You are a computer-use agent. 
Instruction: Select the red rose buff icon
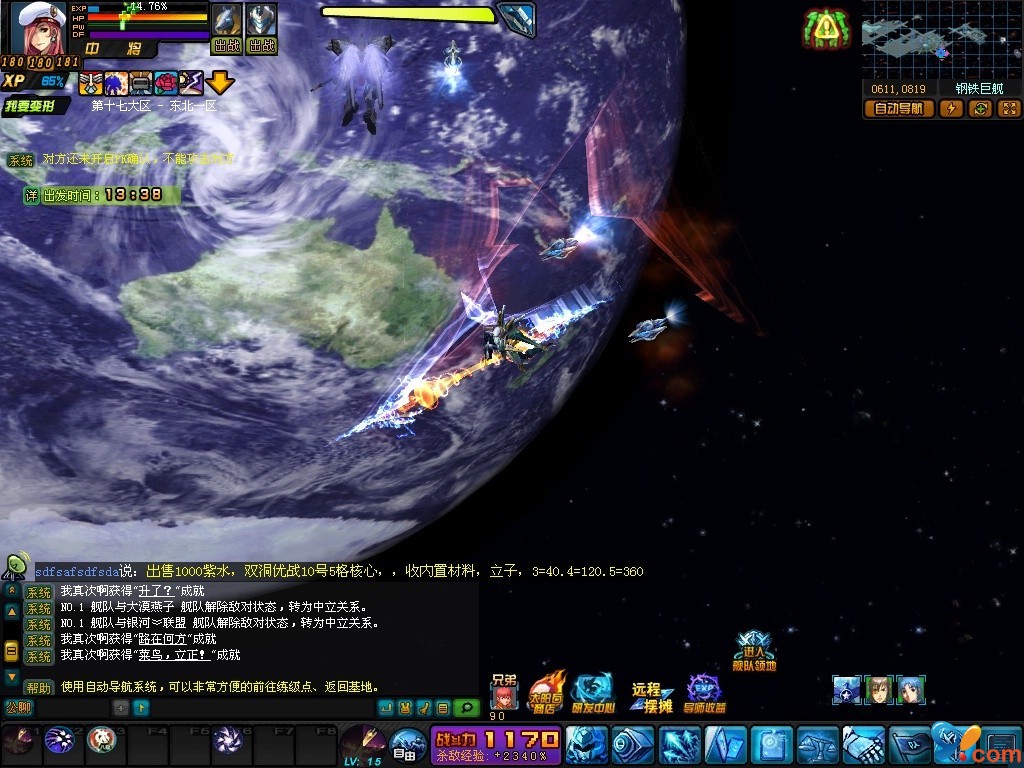point(166,83)
